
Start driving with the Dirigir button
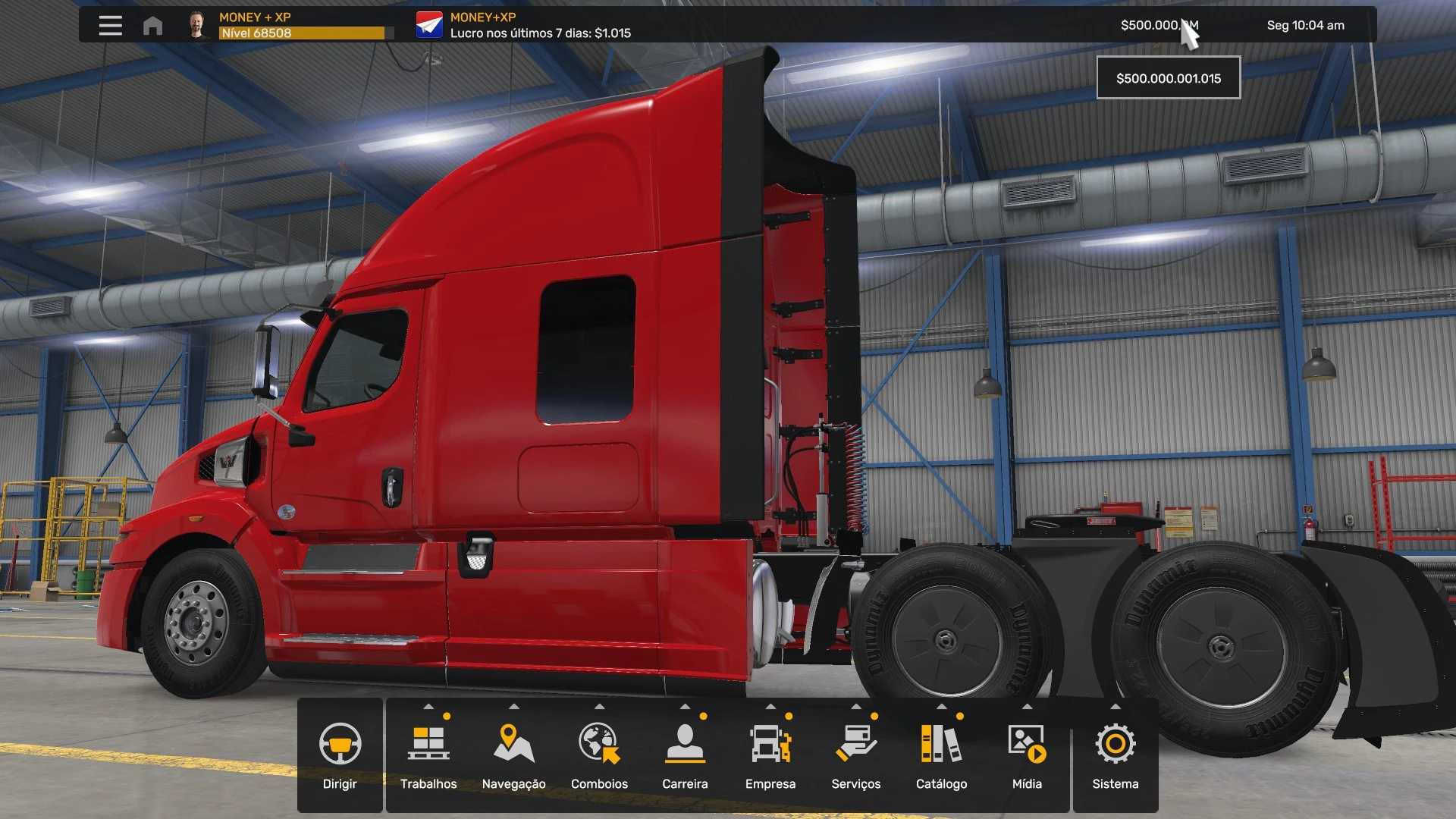(x=340, y=755)
